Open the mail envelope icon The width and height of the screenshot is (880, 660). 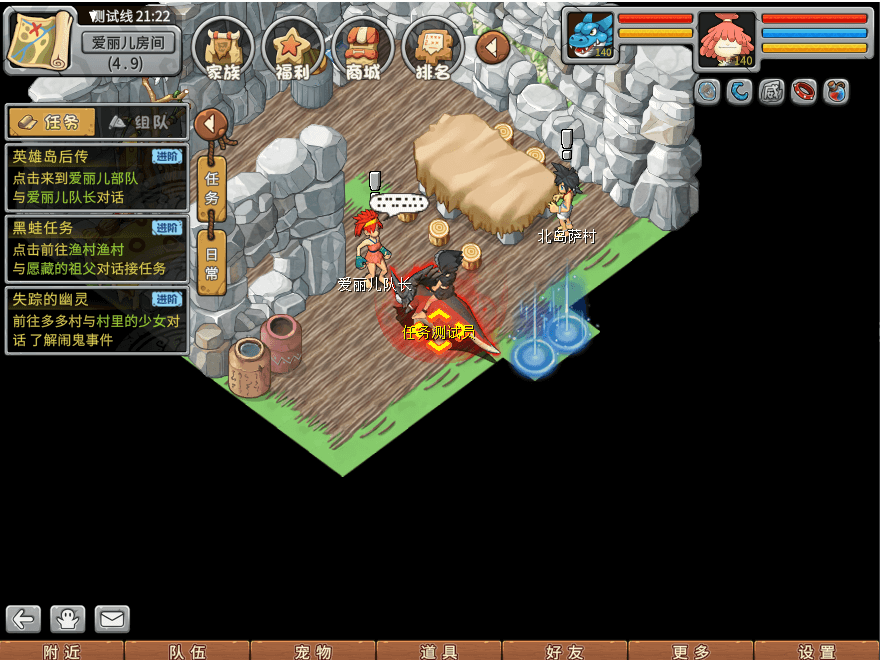112,619
